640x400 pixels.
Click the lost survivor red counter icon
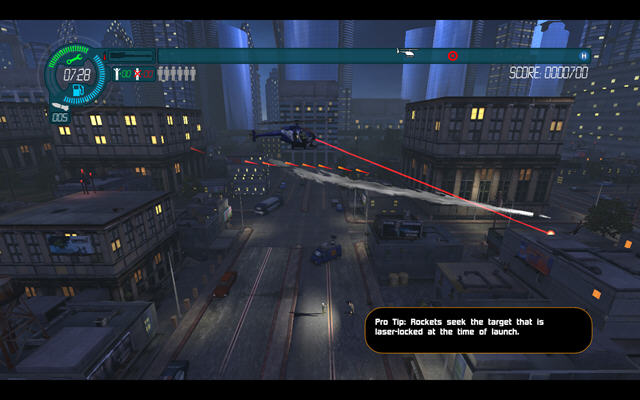[138, 73]
